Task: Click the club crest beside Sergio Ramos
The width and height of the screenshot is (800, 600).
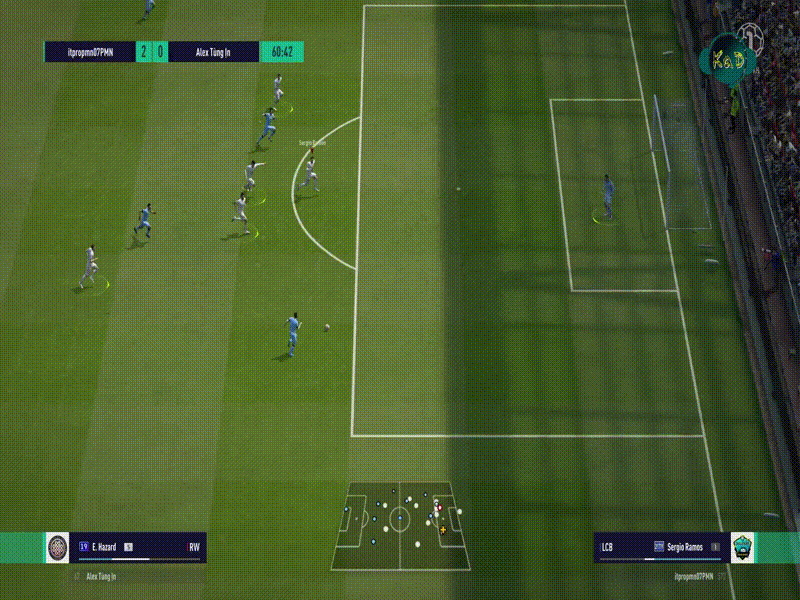Action: pos(743,548)
